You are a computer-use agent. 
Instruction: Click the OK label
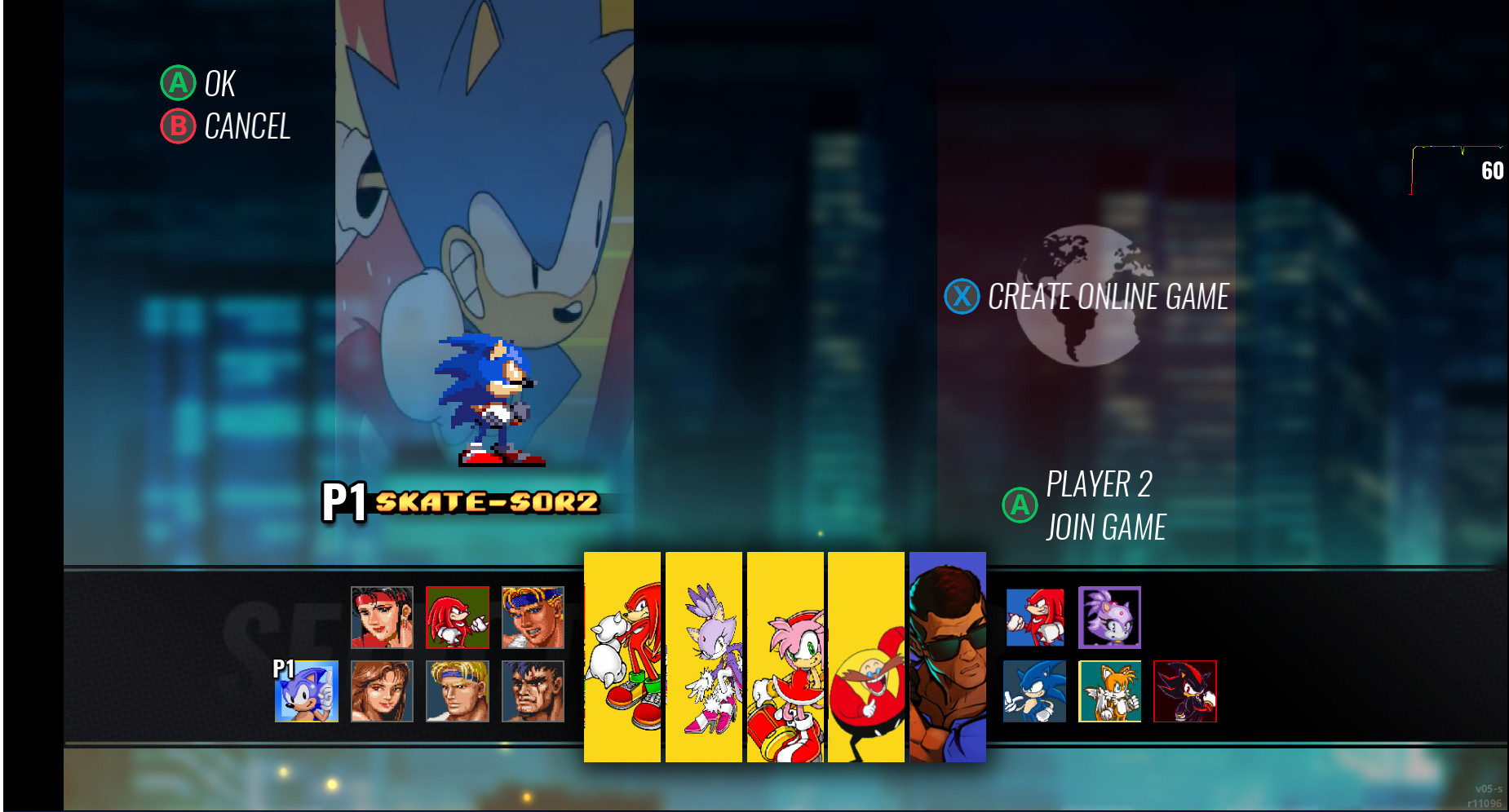click(221, 82)
